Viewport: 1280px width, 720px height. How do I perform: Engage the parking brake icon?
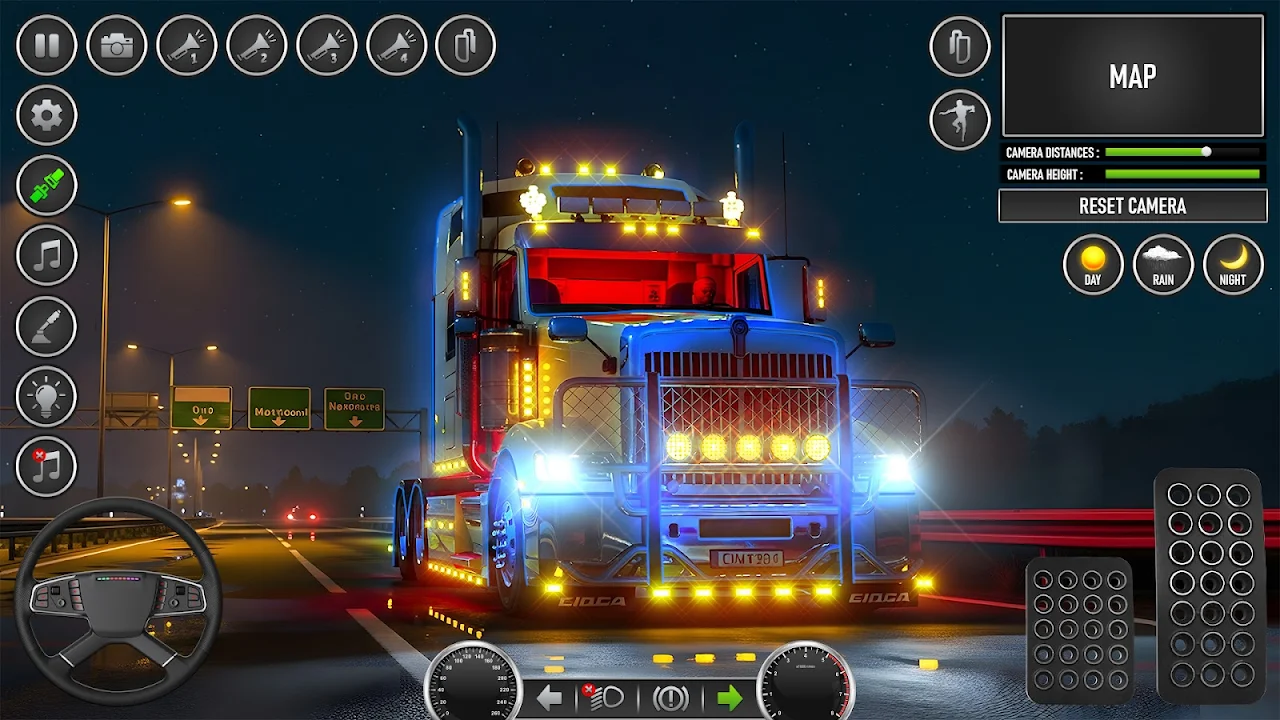[x=669, y=697]
